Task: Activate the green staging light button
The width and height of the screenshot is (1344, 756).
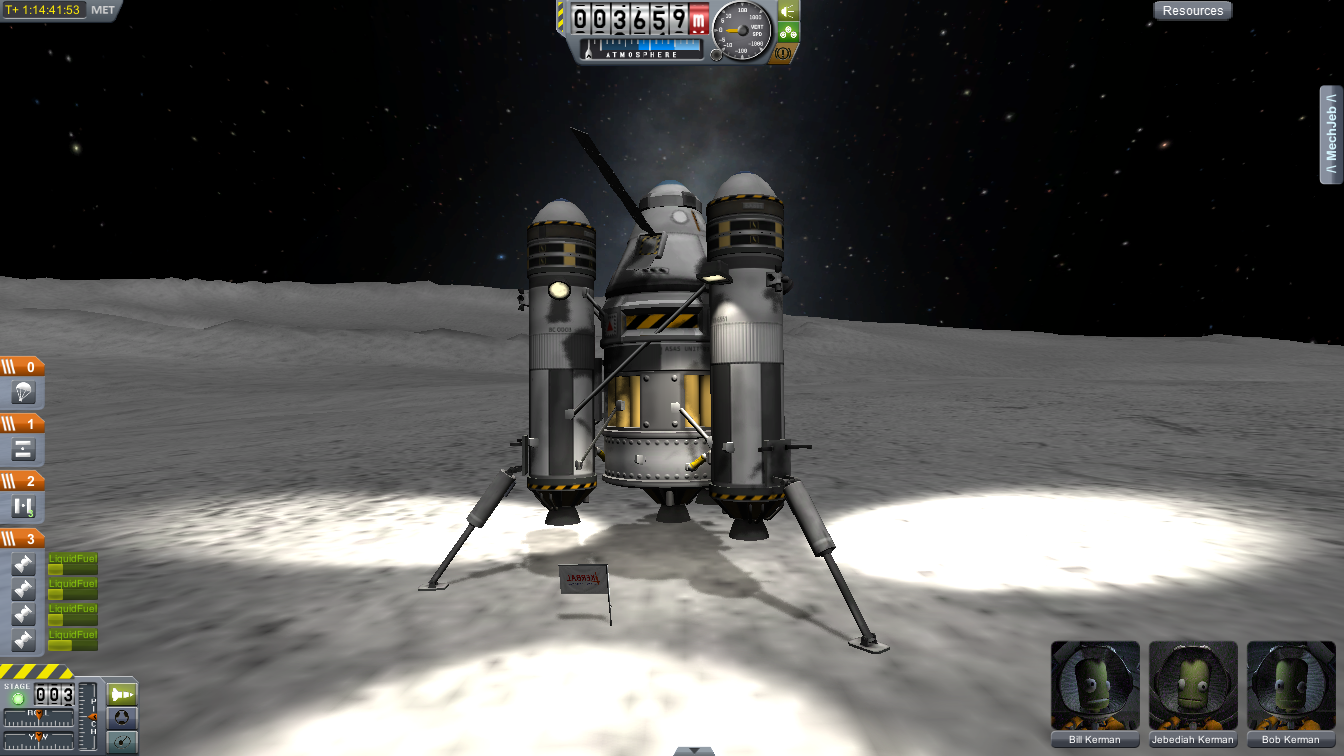Action: [17, 697]
